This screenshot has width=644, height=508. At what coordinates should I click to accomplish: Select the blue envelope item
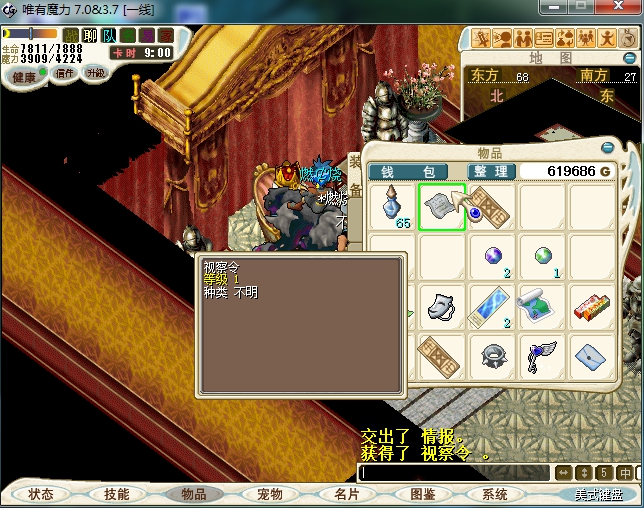(x=592, y=355)
